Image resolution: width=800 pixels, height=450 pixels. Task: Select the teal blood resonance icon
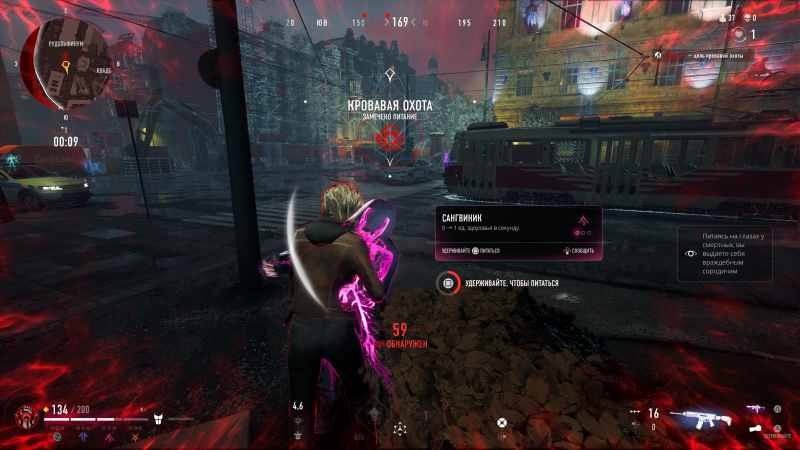(59, 435)
